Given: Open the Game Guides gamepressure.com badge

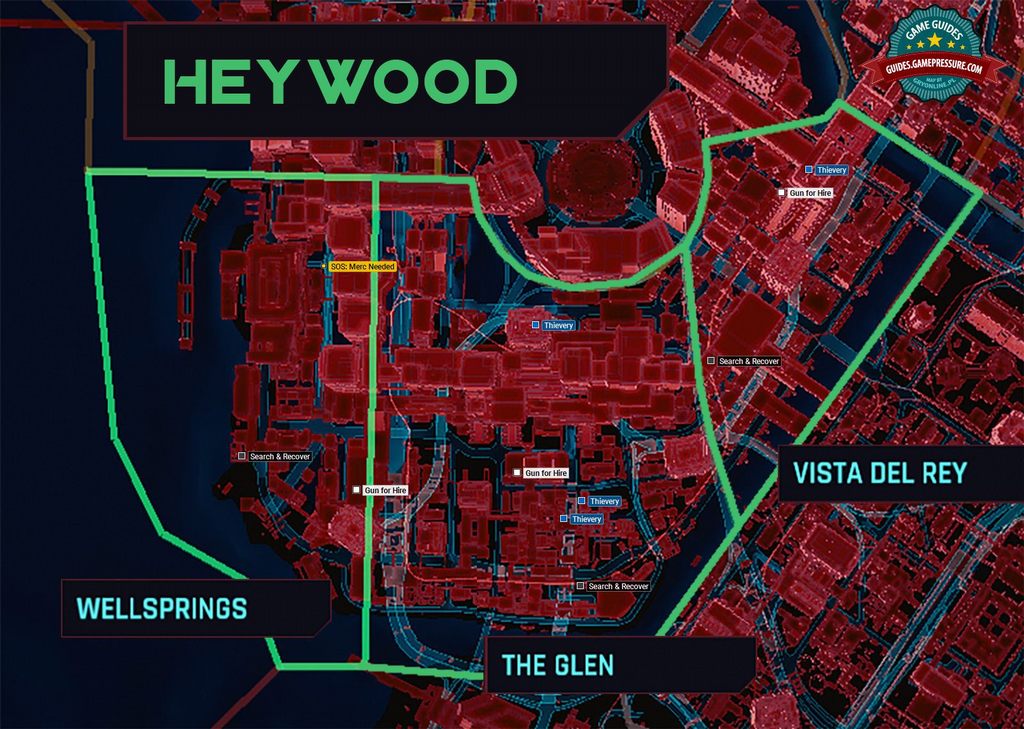Looking at the screenshot, I should point(933,54).
